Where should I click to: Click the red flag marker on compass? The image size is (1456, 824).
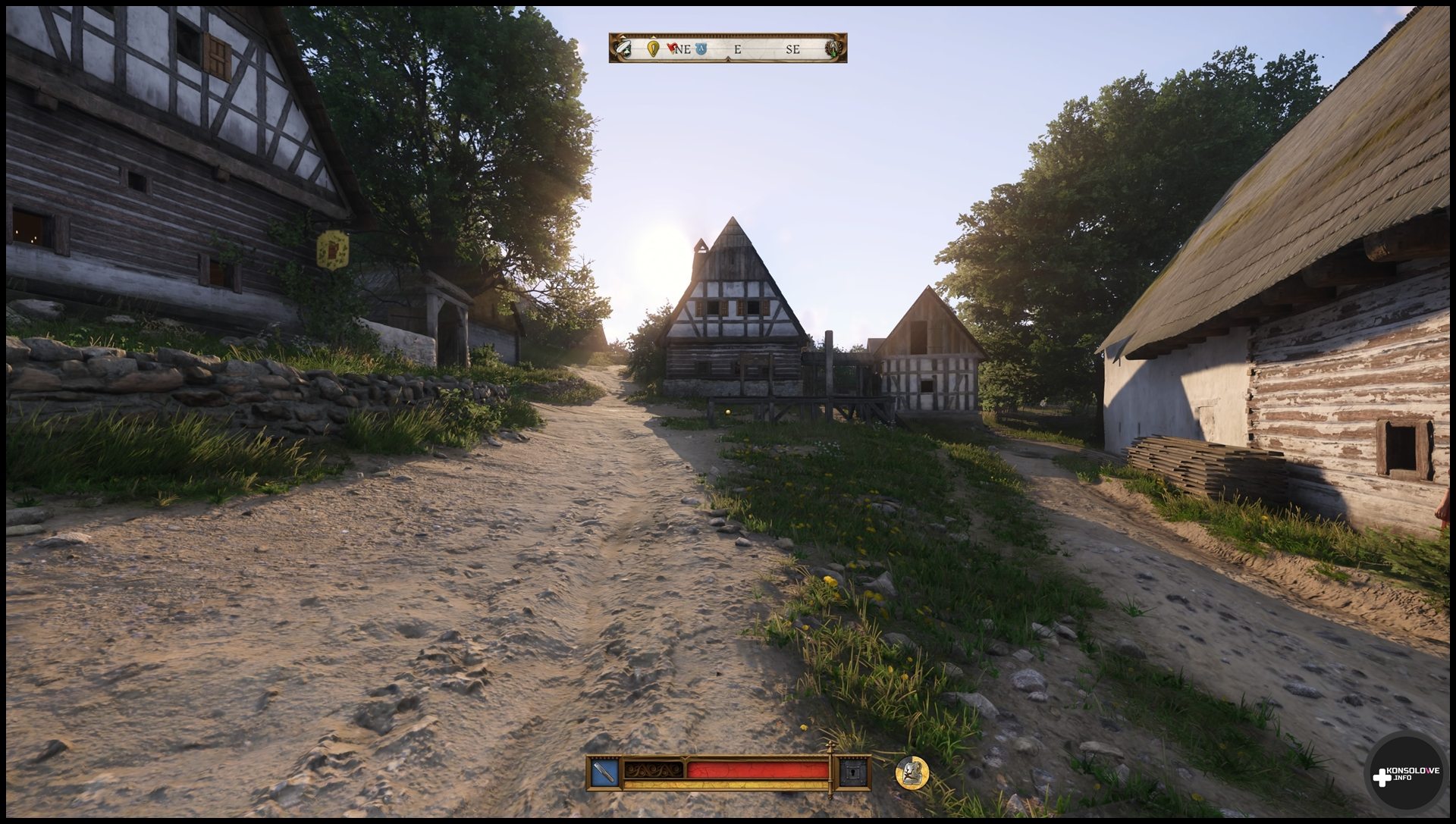click(672, 48)
